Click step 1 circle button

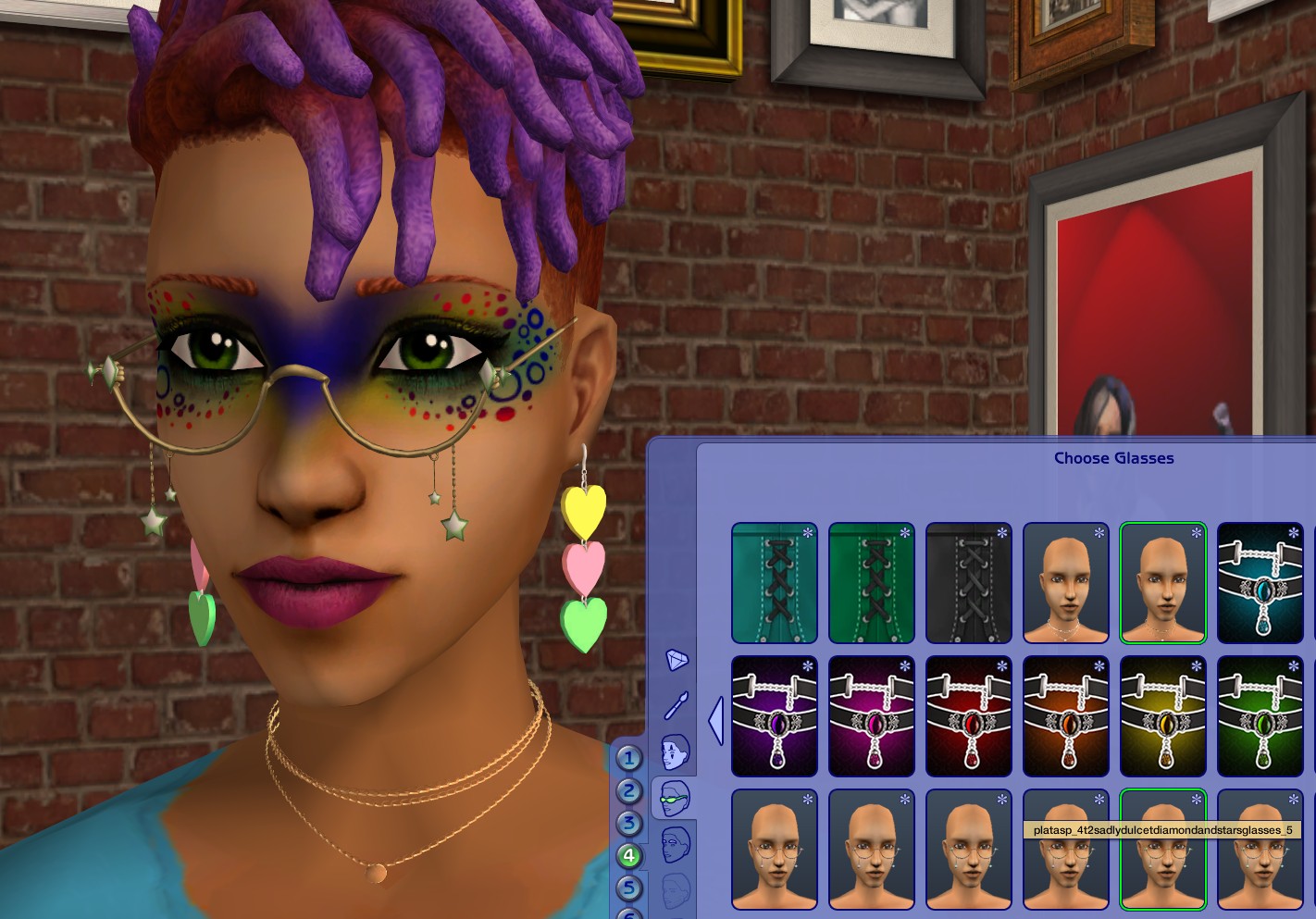pyautogui.click(x=629, y=759)
